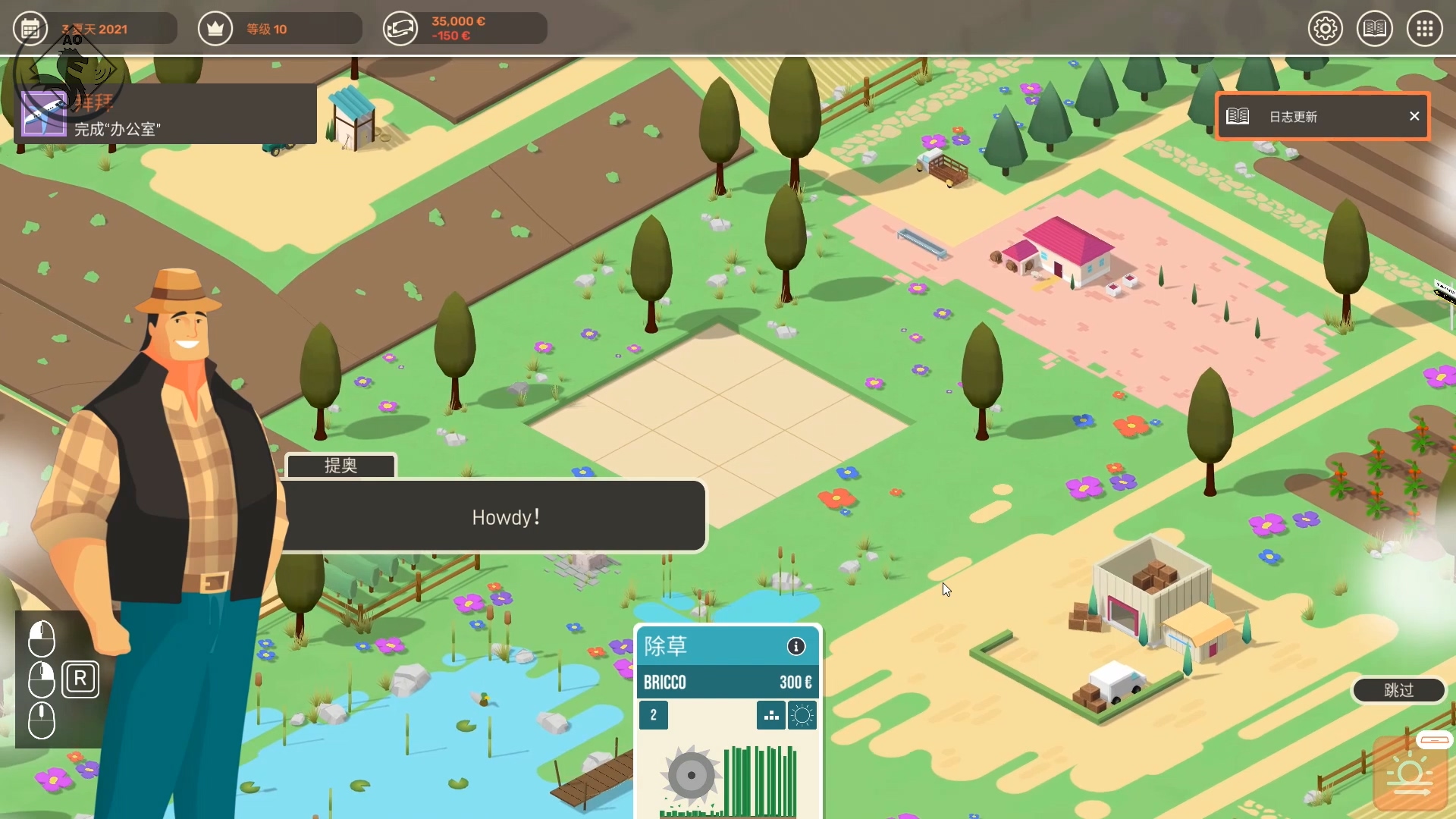Show info for the 除草 card

click(x=795, y=646)
